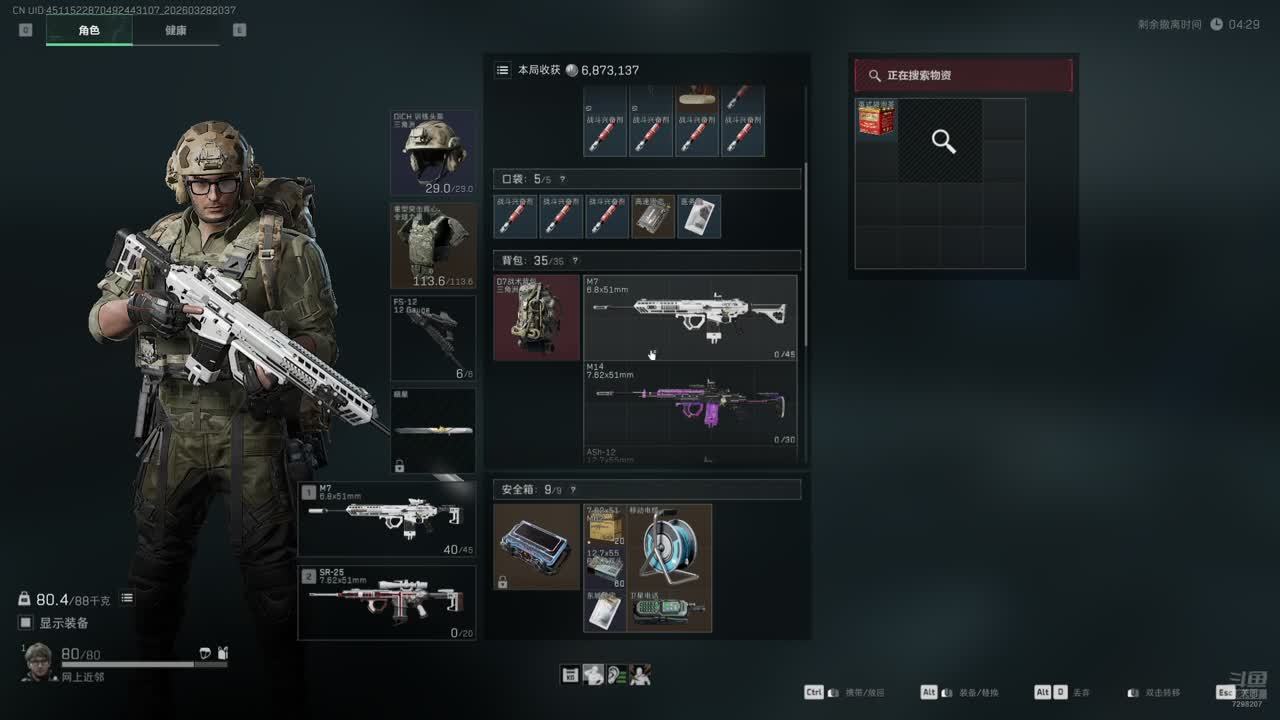
Task: Select the purple M14 rifle in backpack
Action: coord(690,403)
